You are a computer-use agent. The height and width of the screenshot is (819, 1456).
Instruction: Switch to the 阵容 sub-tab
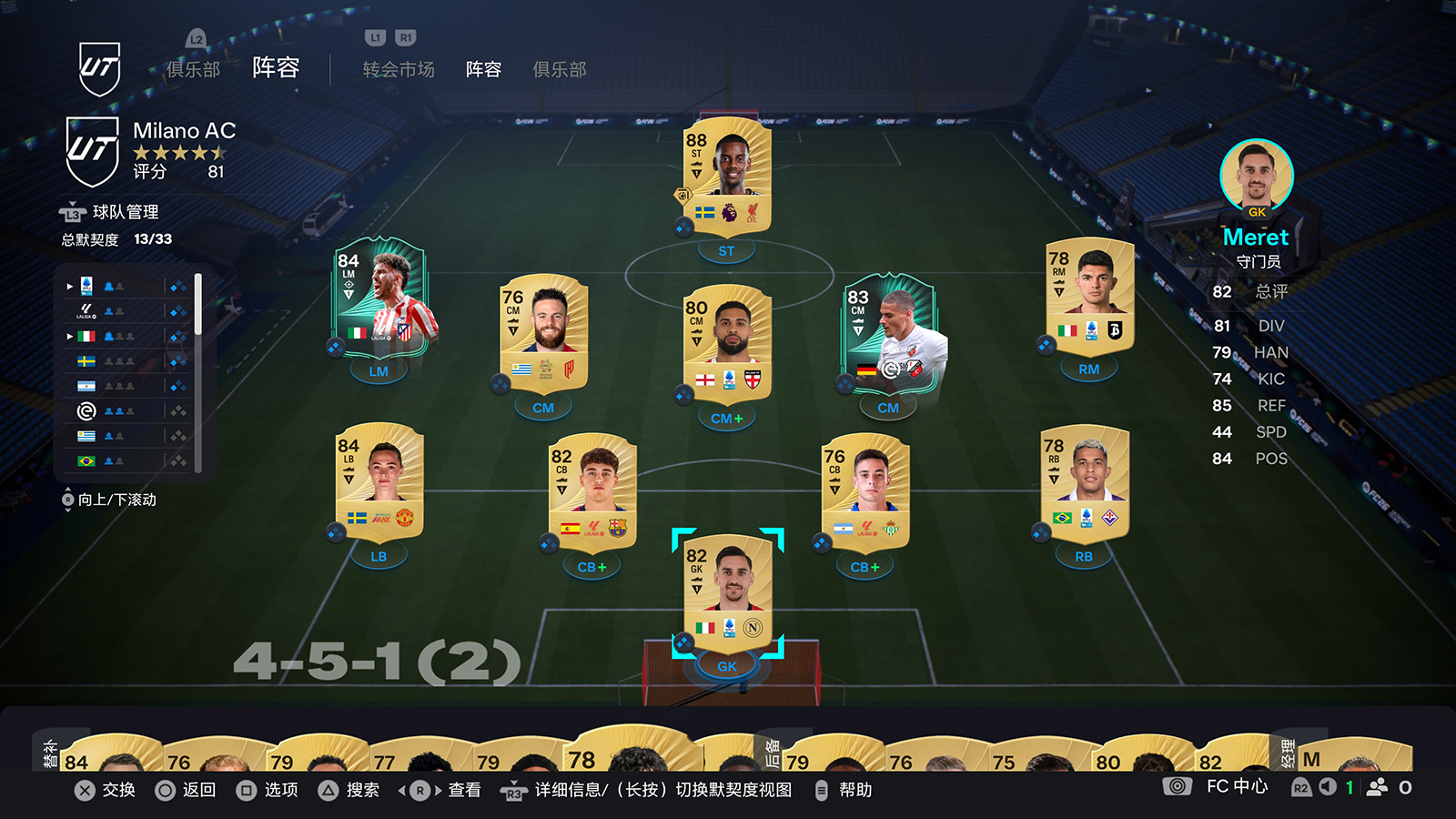(483, 70)
